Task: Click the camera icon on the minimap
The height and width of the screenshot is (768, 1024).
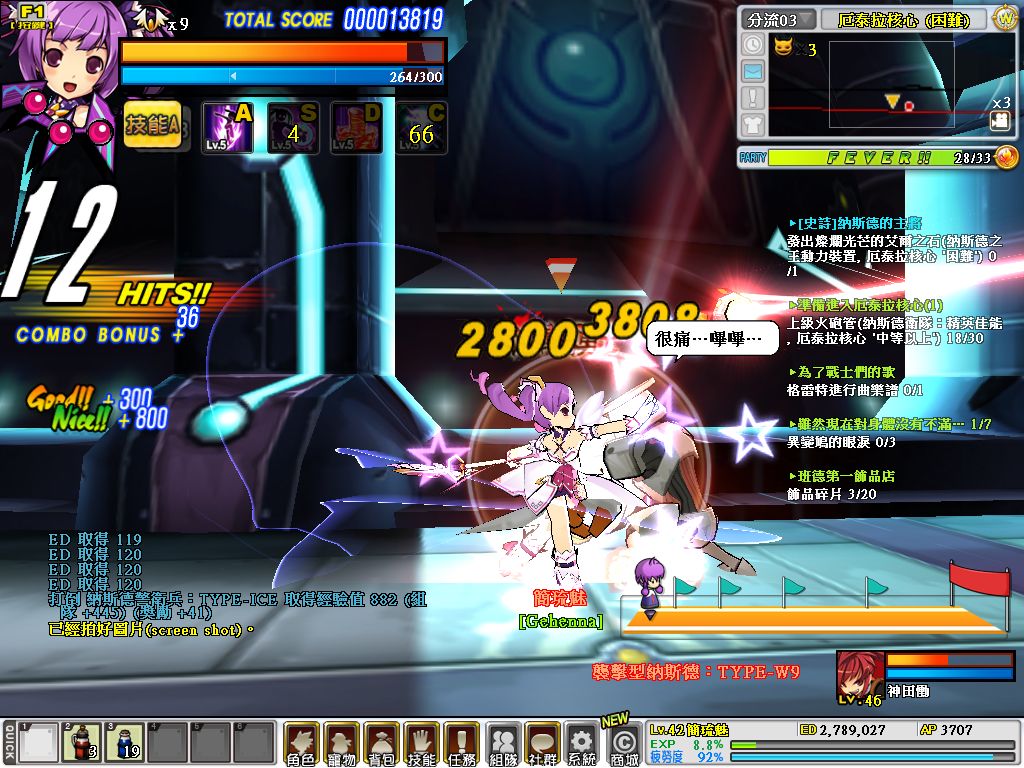Action: click(x=998, y=120)
